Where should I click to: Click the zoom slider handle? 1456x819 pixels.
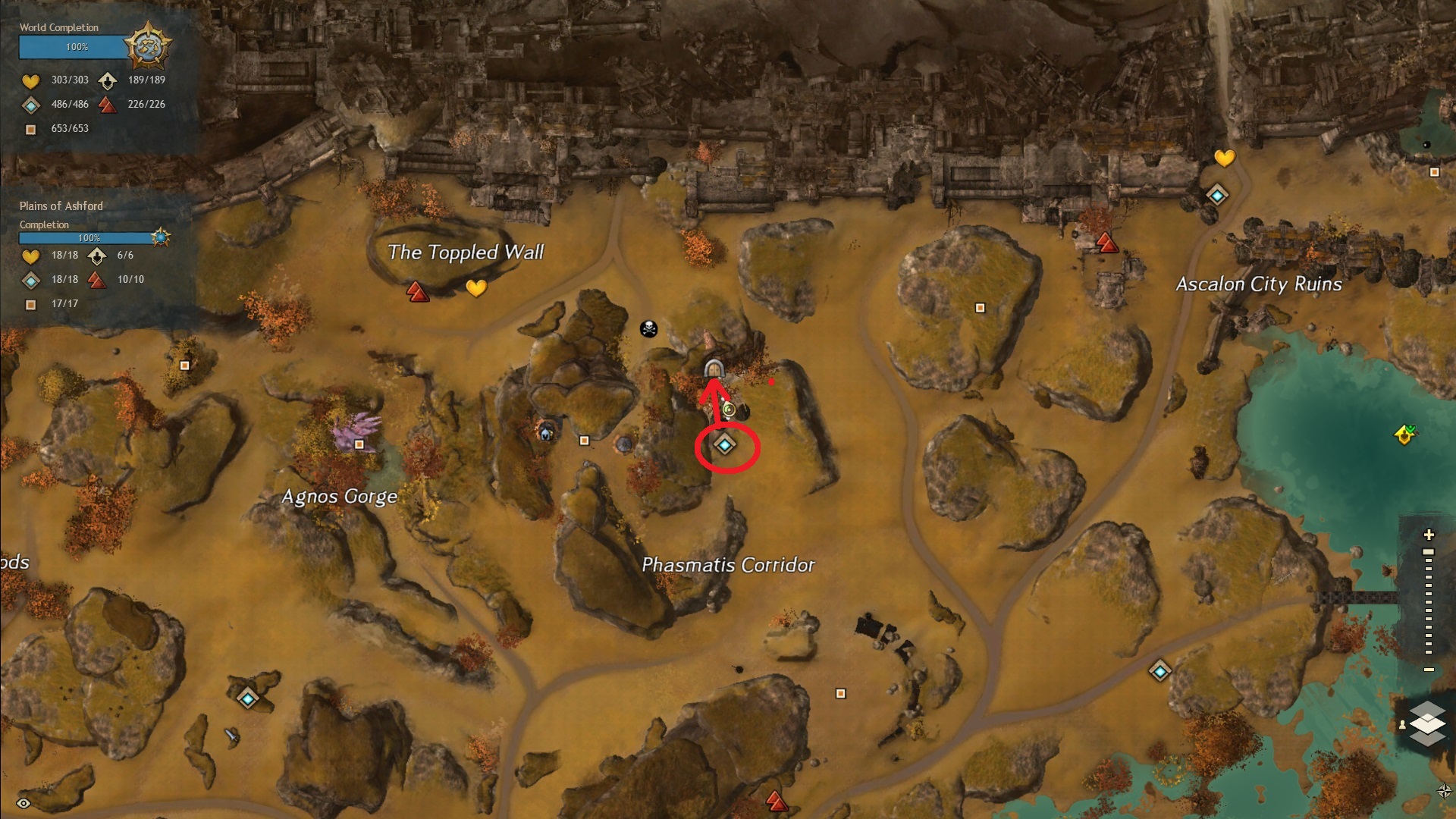[1429, 552]
